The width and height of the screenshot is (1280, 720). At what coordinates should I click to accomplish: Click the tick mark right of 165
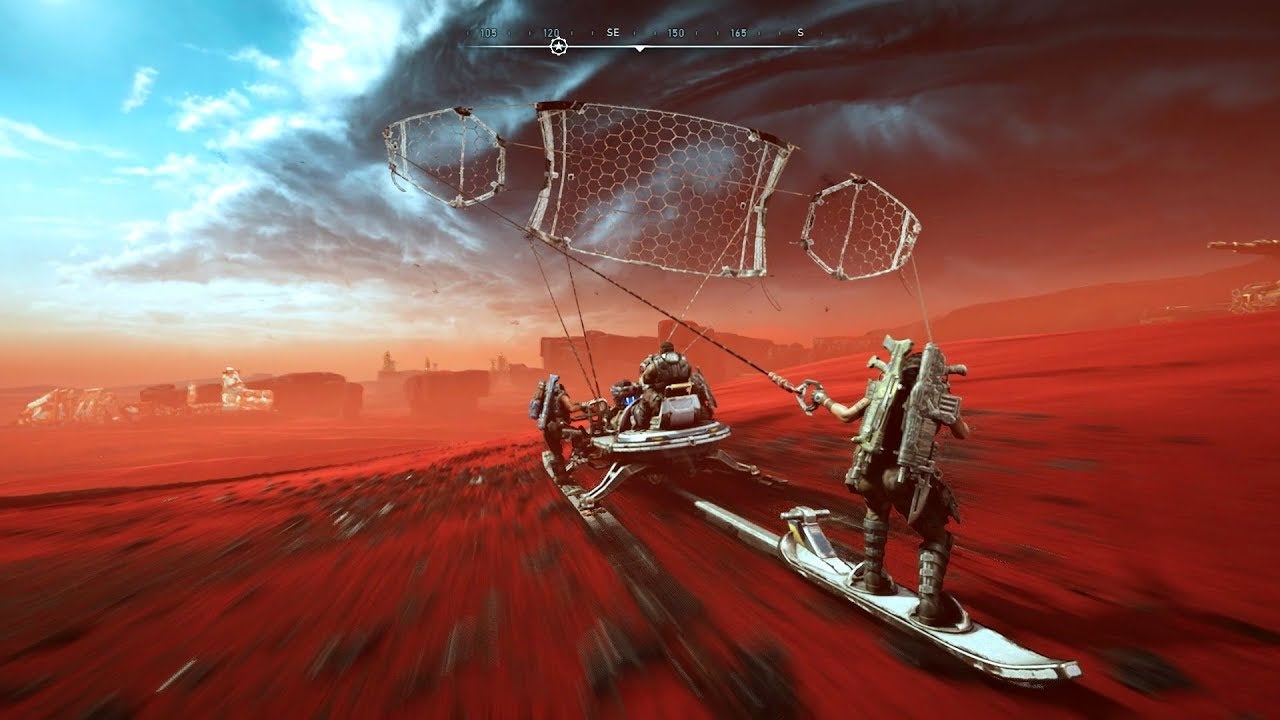coord(759,32)
